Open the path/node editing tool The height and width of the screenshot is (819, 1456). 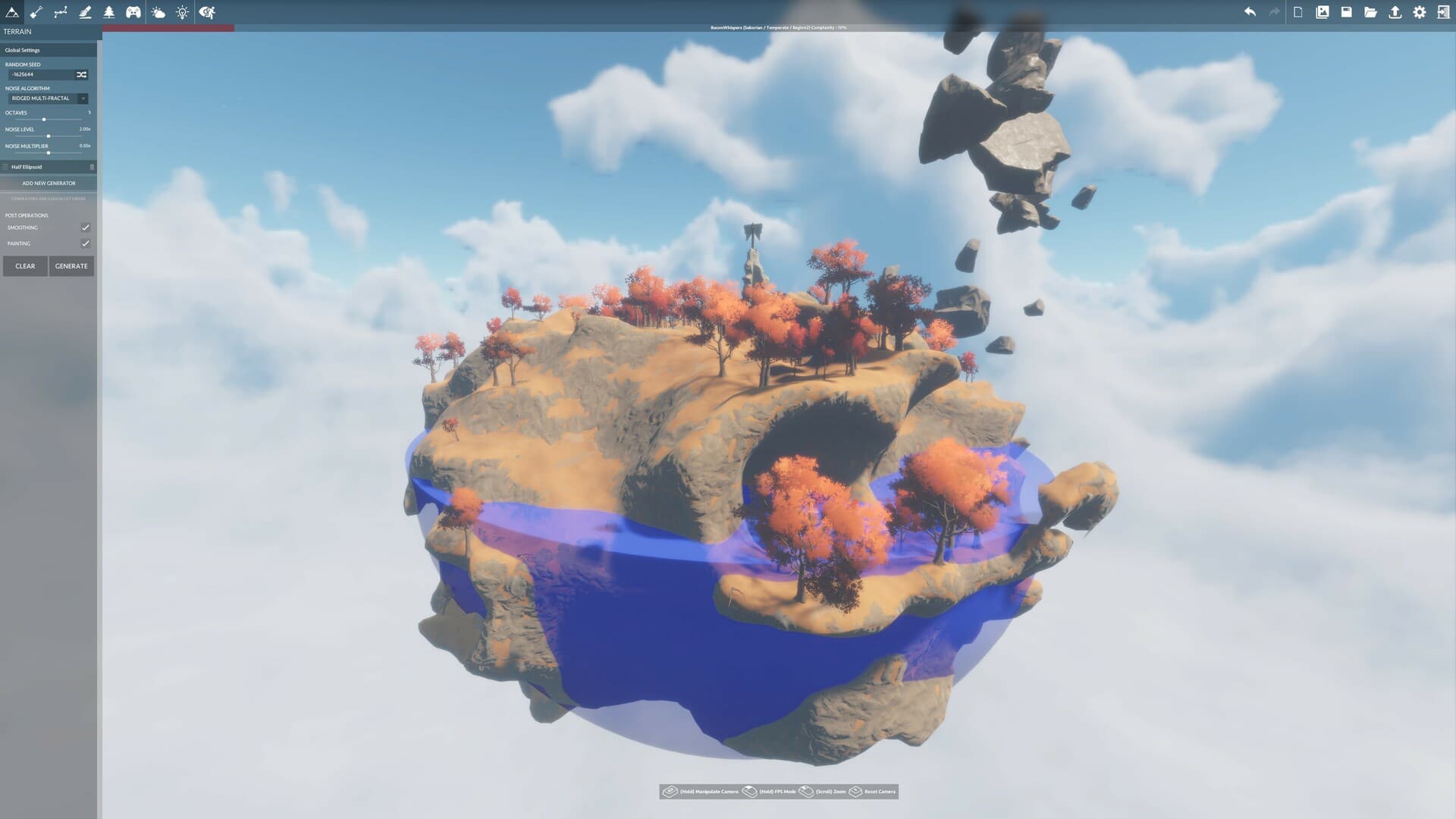click(59, 12)
